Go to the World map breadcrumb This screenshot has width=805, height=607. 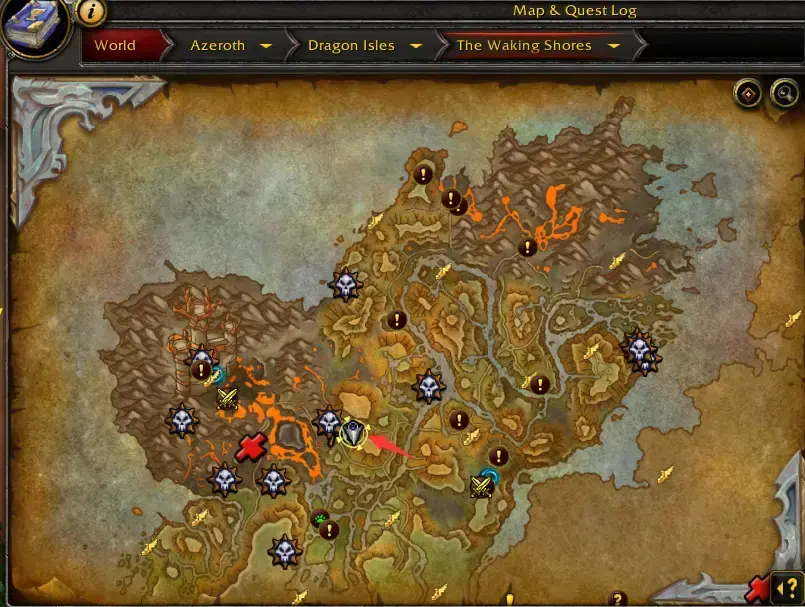[x=115, y=46]
